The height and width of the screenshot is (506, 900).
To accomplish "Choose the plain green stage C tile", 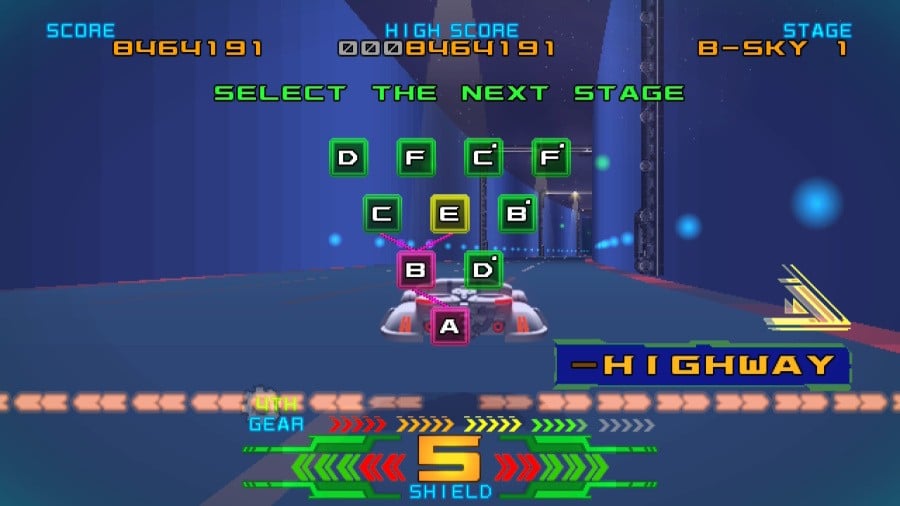I will [382, 213].
